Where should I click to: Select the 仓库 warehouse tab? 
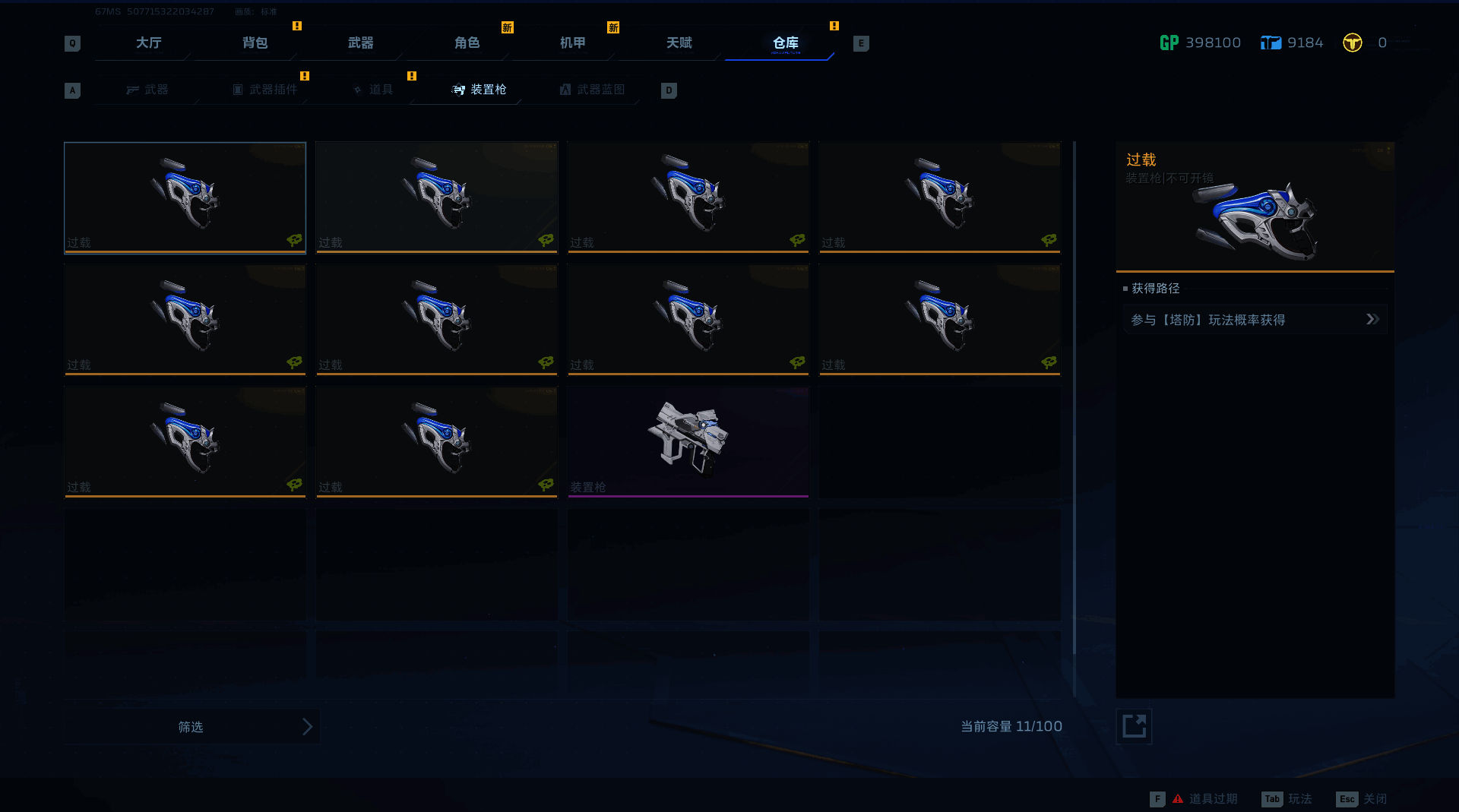785,43
